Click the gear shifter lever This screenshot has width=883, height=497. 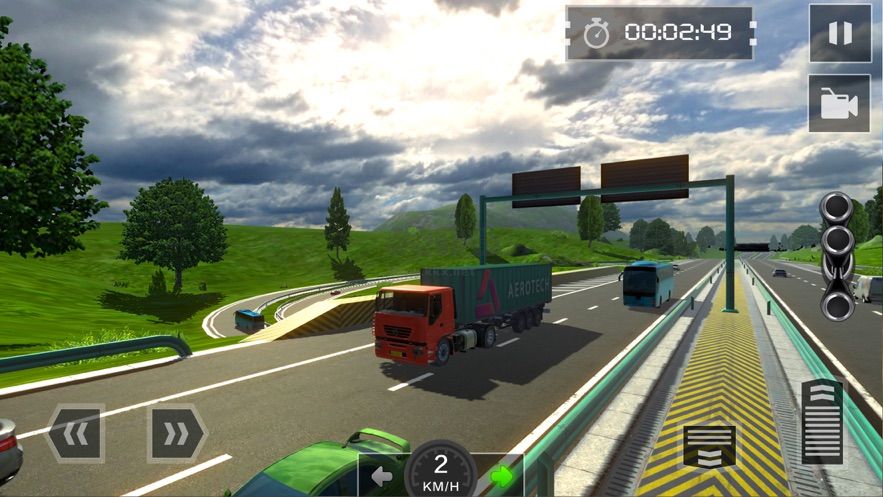pos(837,256)
